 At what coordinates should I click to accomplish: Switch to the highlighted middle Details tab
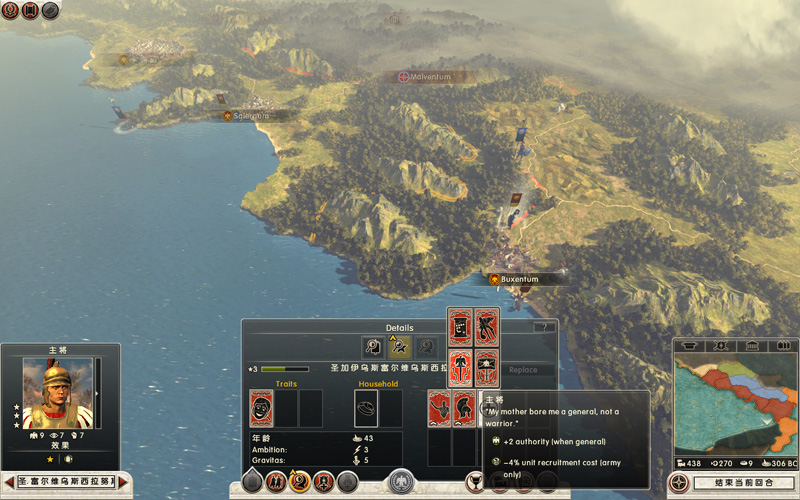(400, 348)
